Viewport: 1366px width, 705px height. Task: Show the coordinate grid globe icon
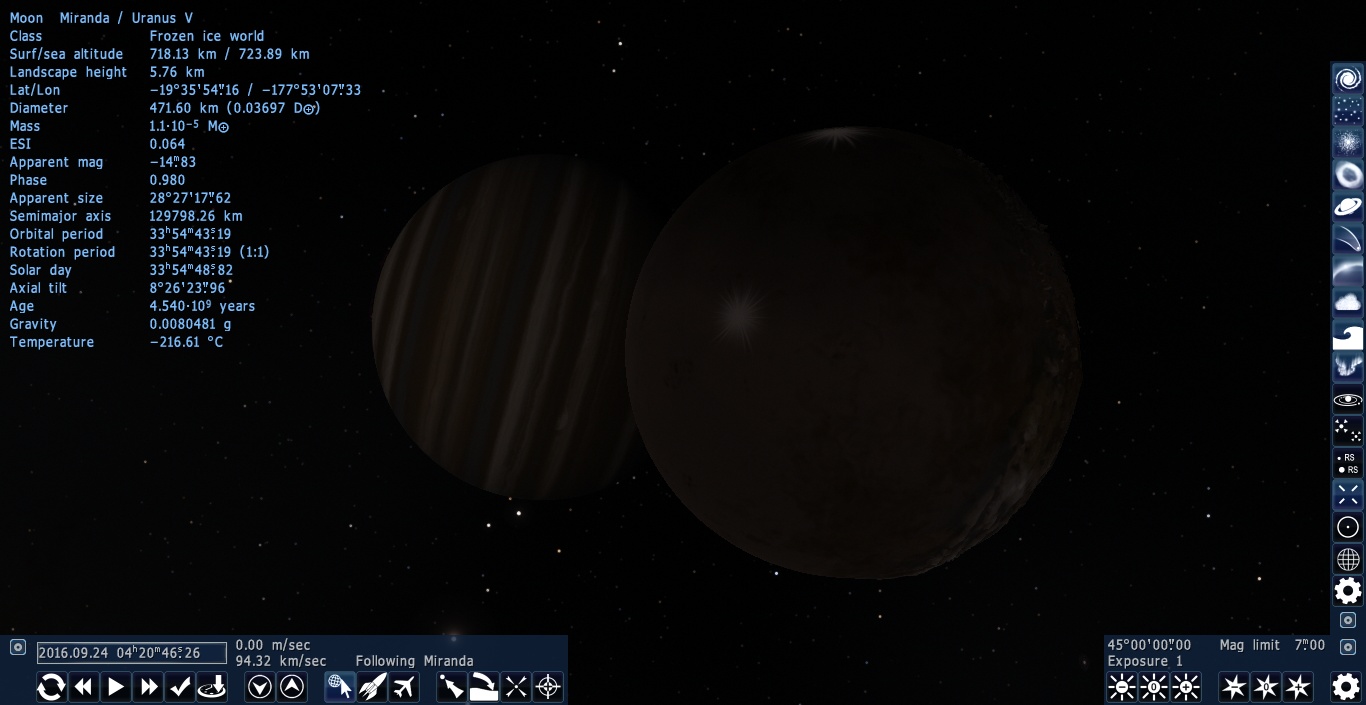(x=1348, y=559)
